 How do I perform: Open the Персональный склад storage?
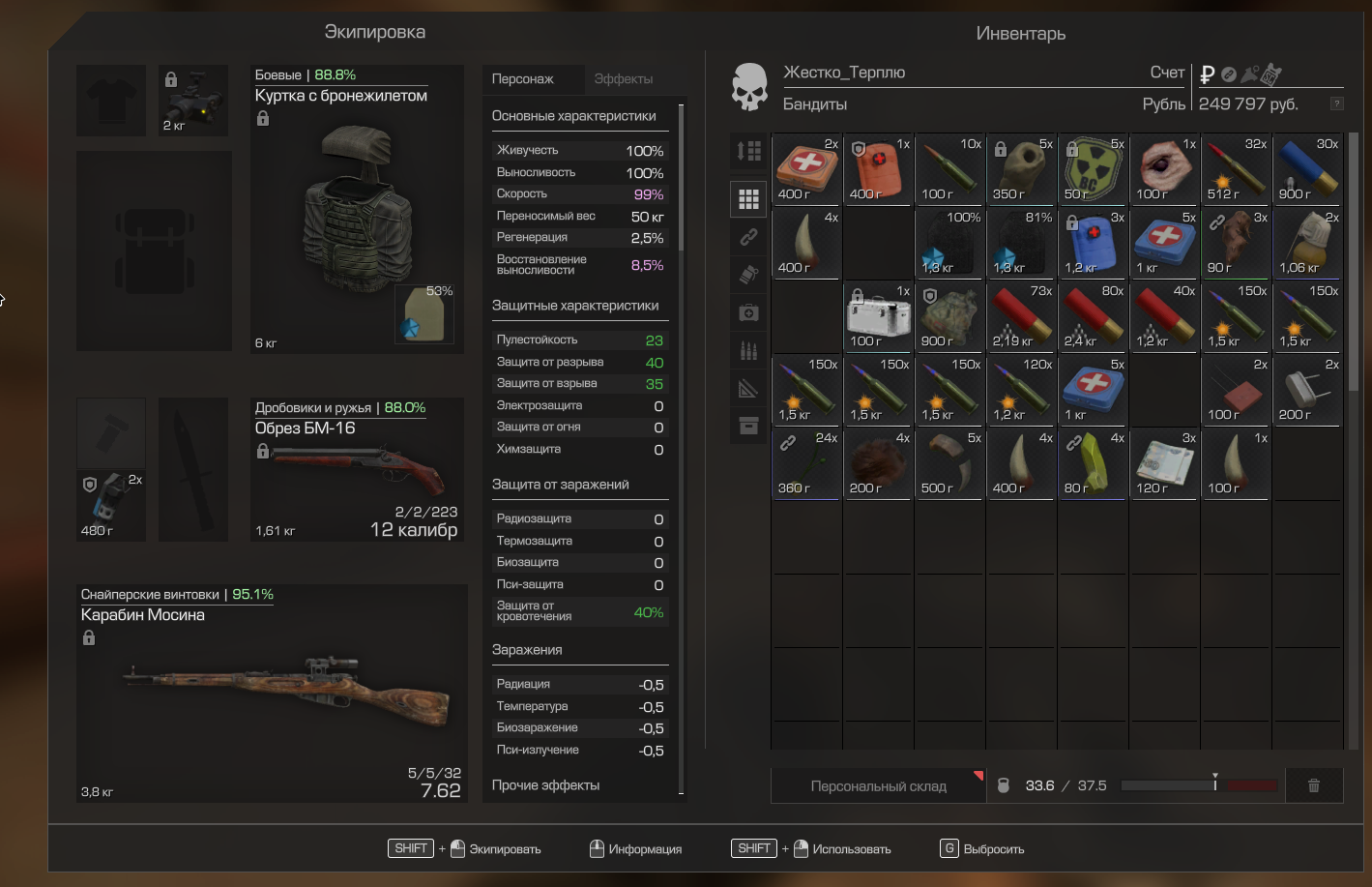(x=878, y=786)
